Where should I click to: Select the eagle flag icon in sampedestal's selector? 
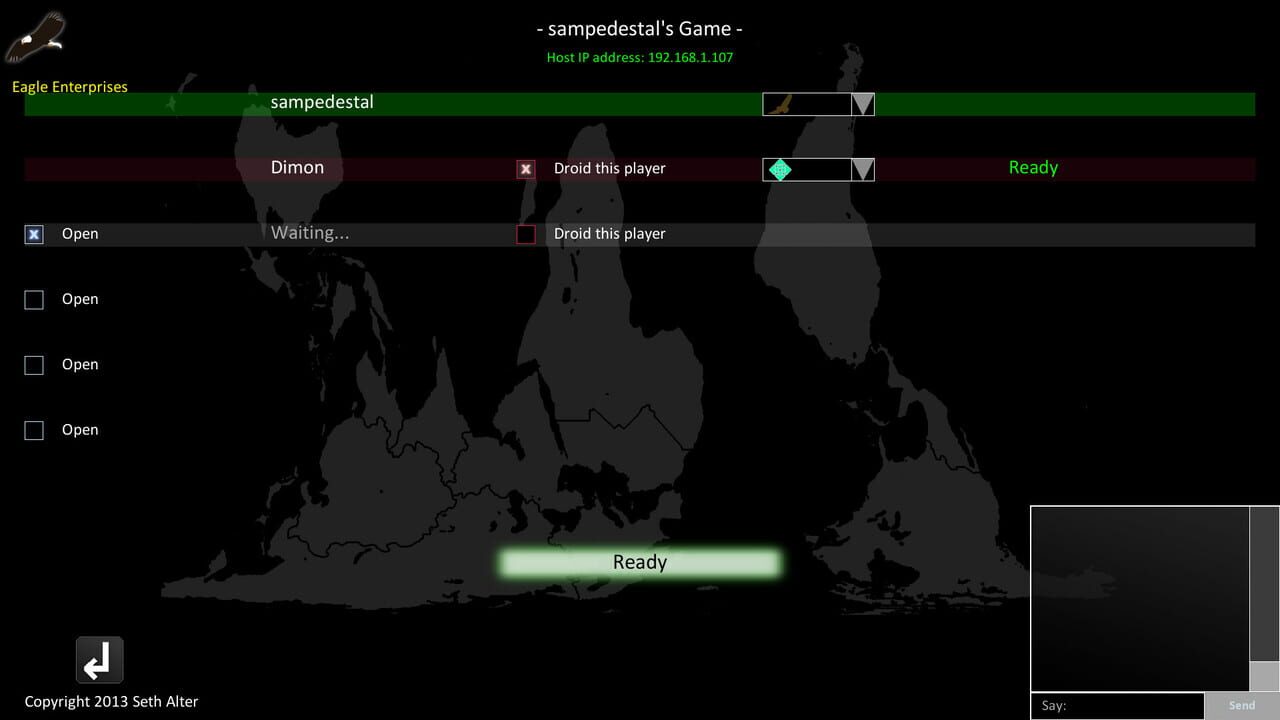pos(782,104)
